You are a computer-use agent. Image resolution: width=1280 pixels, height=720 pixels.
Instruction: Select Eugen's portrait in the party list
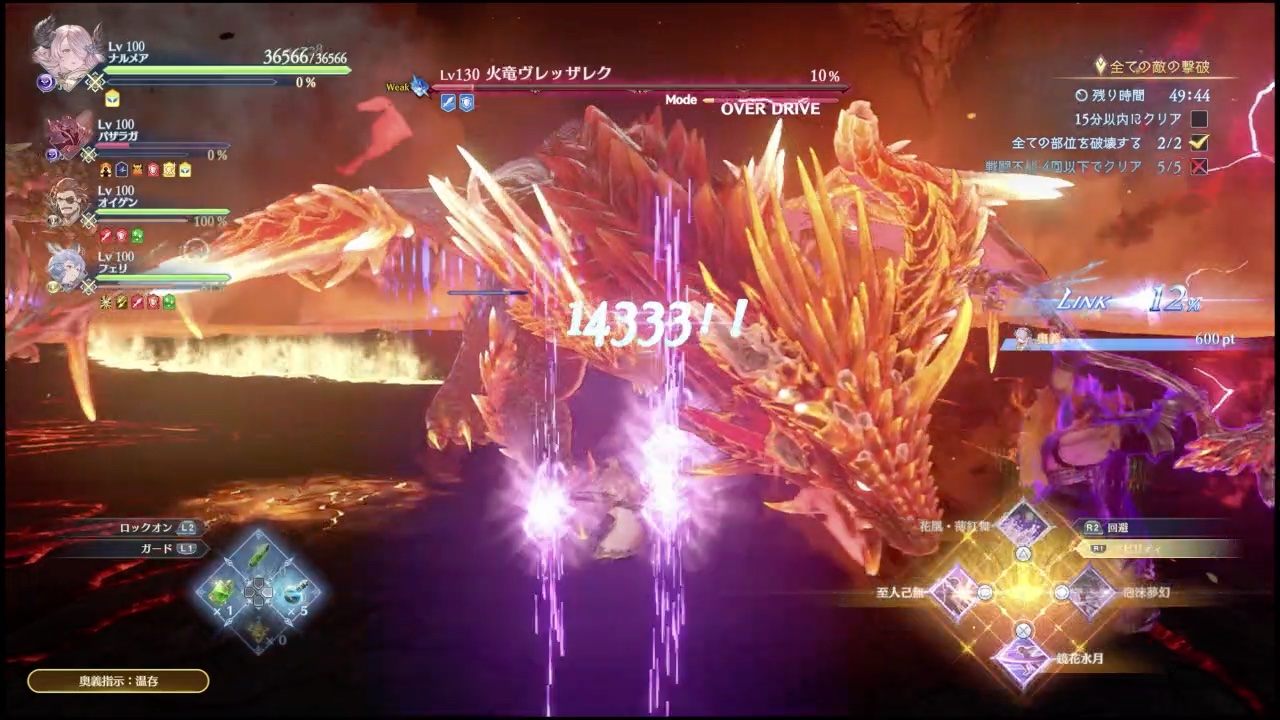tap(65, 200)
